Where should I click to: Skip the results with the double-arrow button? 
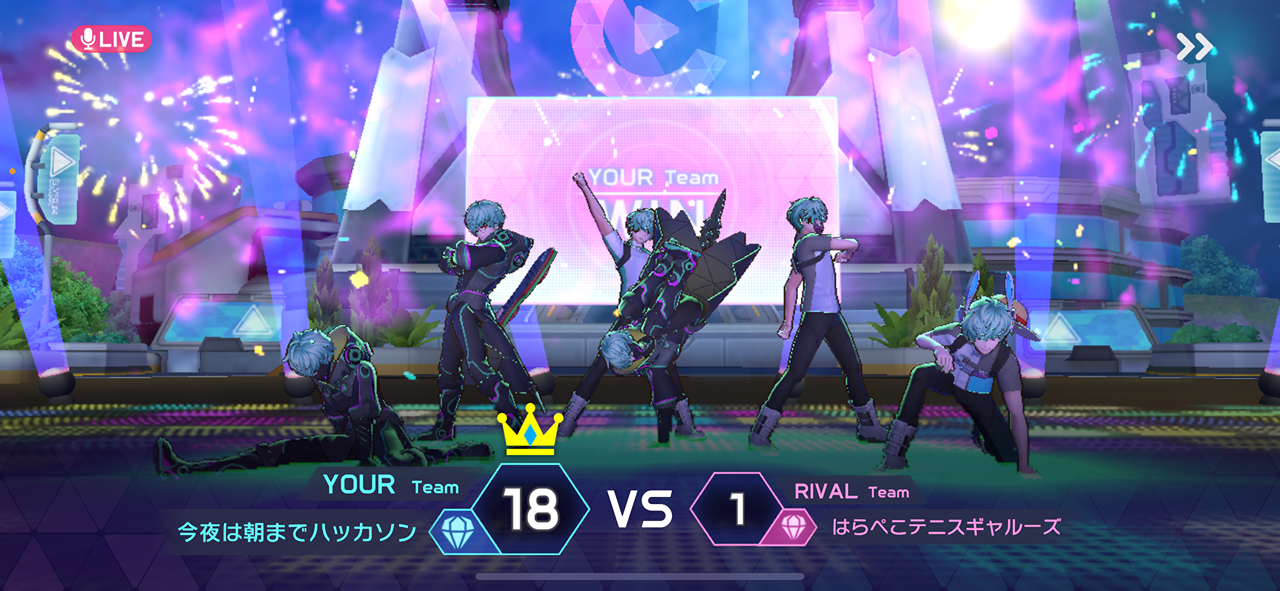click(1193, 46)
